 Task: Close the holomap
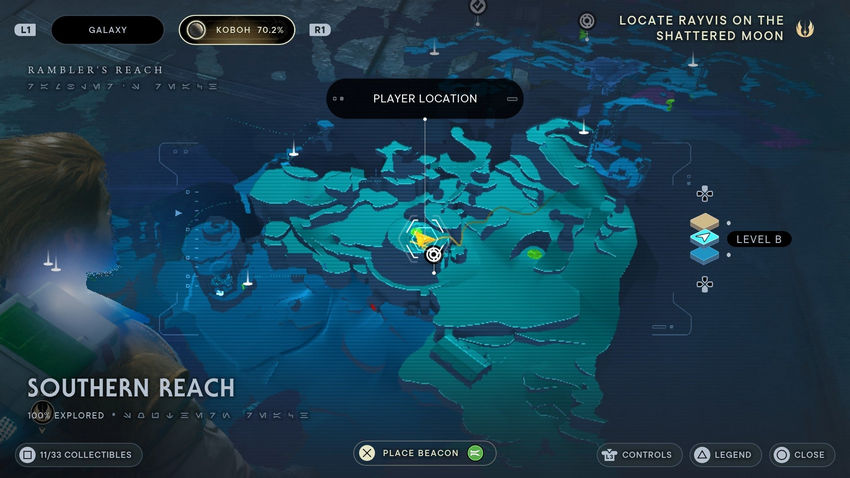(x=799, y=454)
